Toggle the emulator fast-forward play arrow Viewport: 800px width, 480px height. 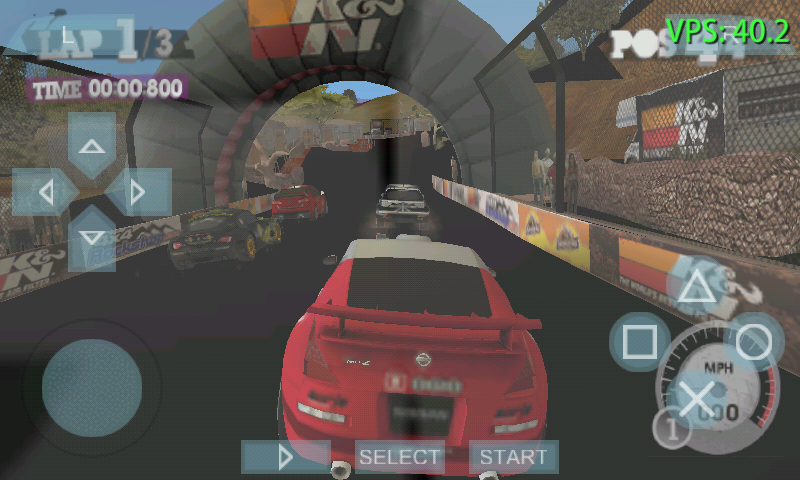click(286, 457)
